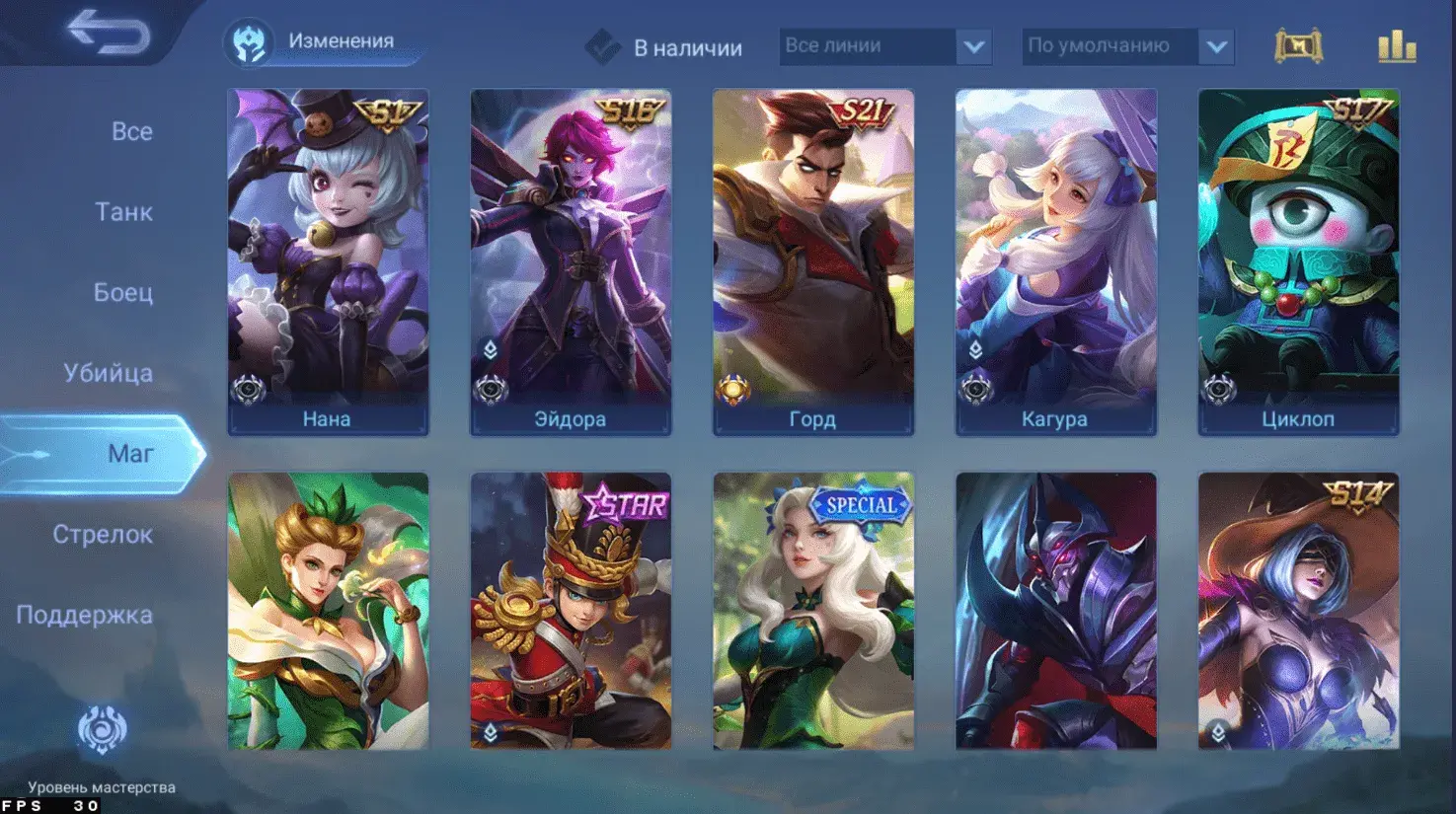Switch to the Поддержка category tab
This screenshot has width=1456, height=814.
(x=85, y=616)
